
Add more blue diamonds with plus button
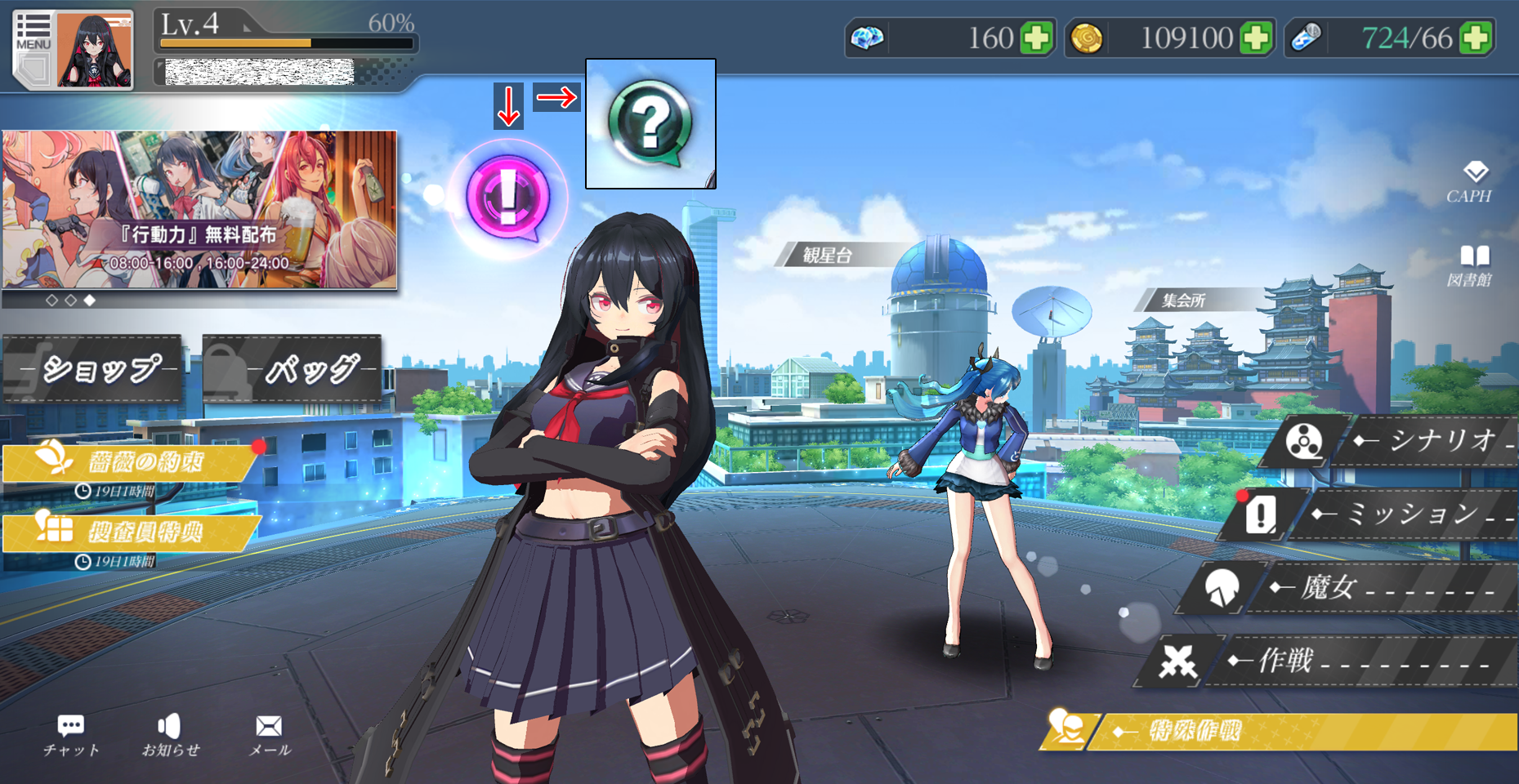(1036, 38)
